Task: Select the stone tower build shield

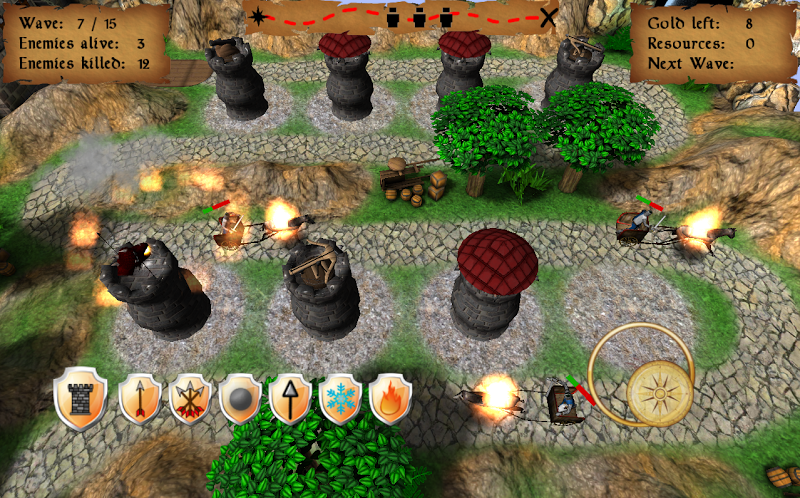Action: 80,397
